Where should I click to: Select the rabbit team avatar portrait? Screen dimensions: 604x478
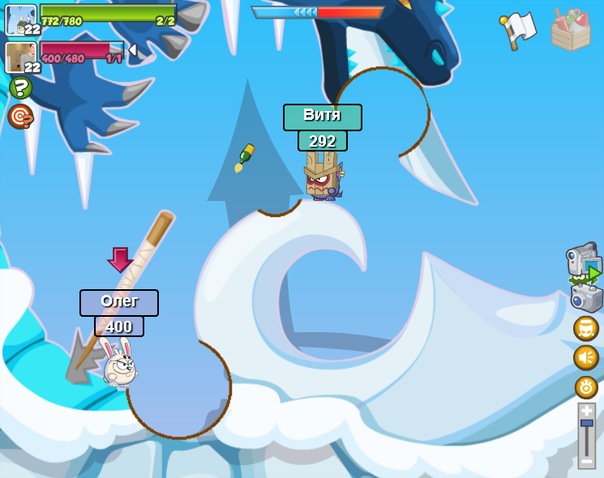(20, 19)
